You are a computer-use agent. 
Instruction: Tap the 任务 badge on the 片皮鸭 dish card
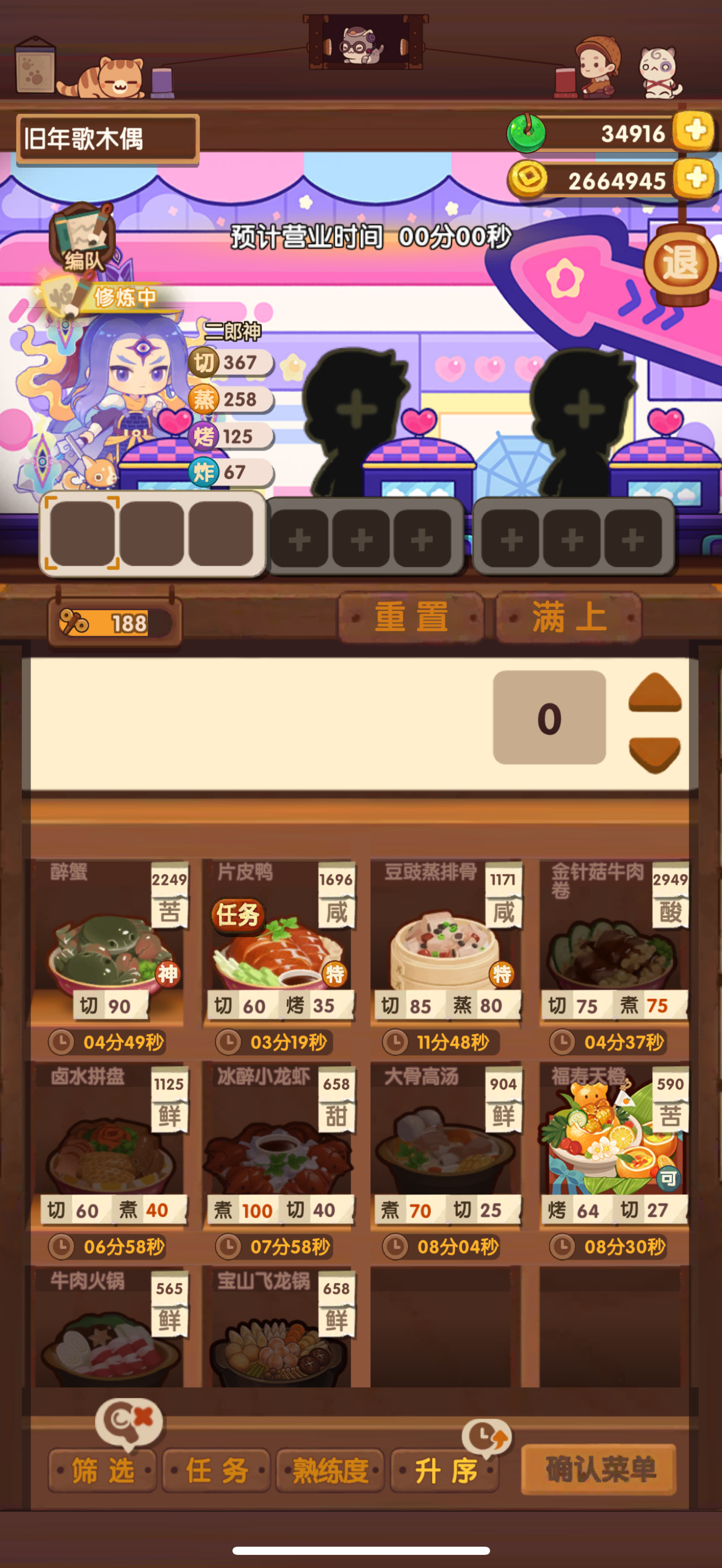pyautogui.click(x=241, y=916)
